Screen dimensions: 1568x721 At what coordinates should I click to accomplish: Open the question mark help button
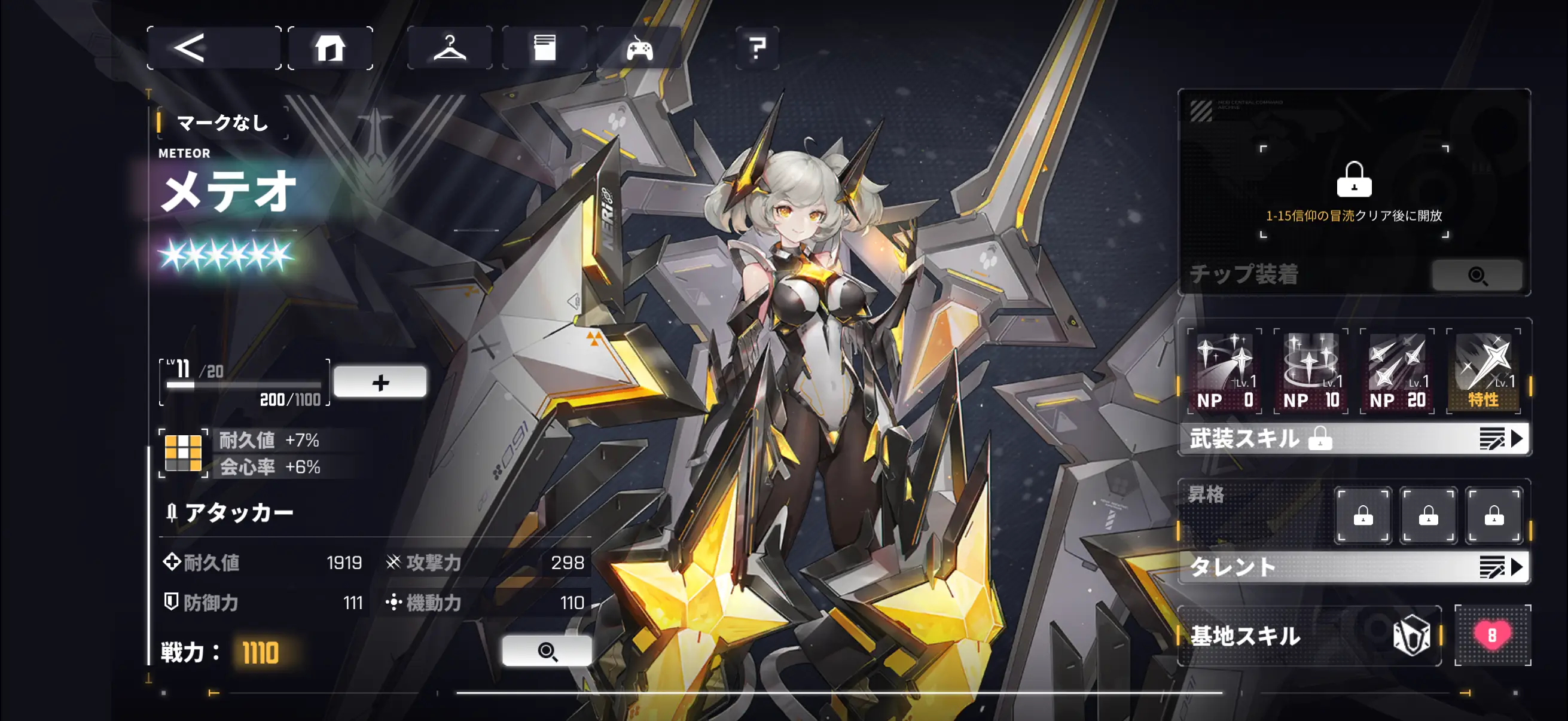[756, 48]
